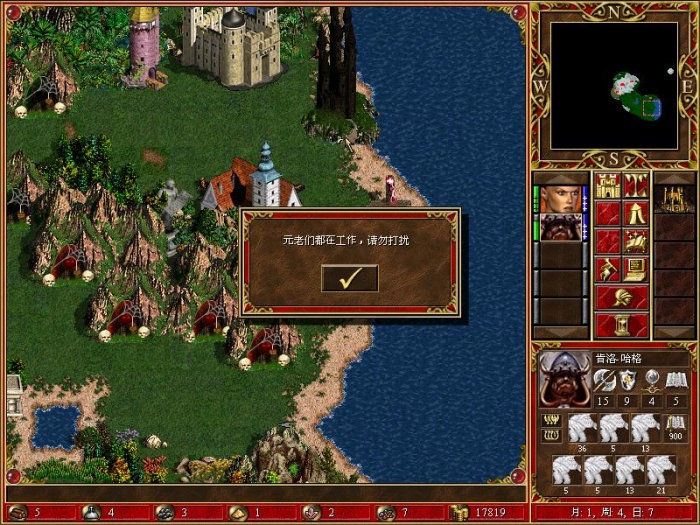Open system options via the computer icon
Screen dimensions: 700x525
pyautogui.click(x=636, y=269)
